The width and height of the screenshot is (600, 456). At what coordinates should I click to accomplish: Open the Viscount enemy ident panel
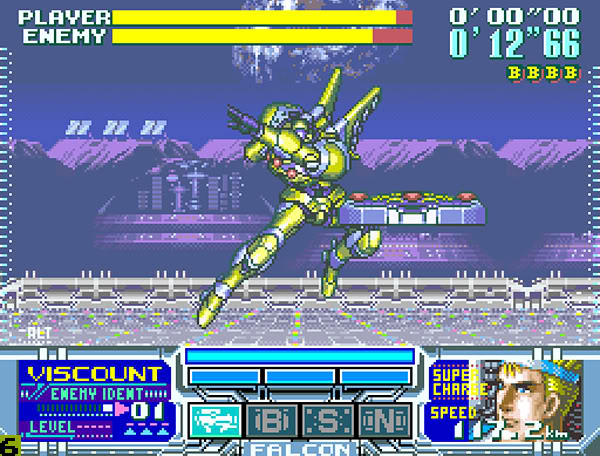click(x=96, y=400)
